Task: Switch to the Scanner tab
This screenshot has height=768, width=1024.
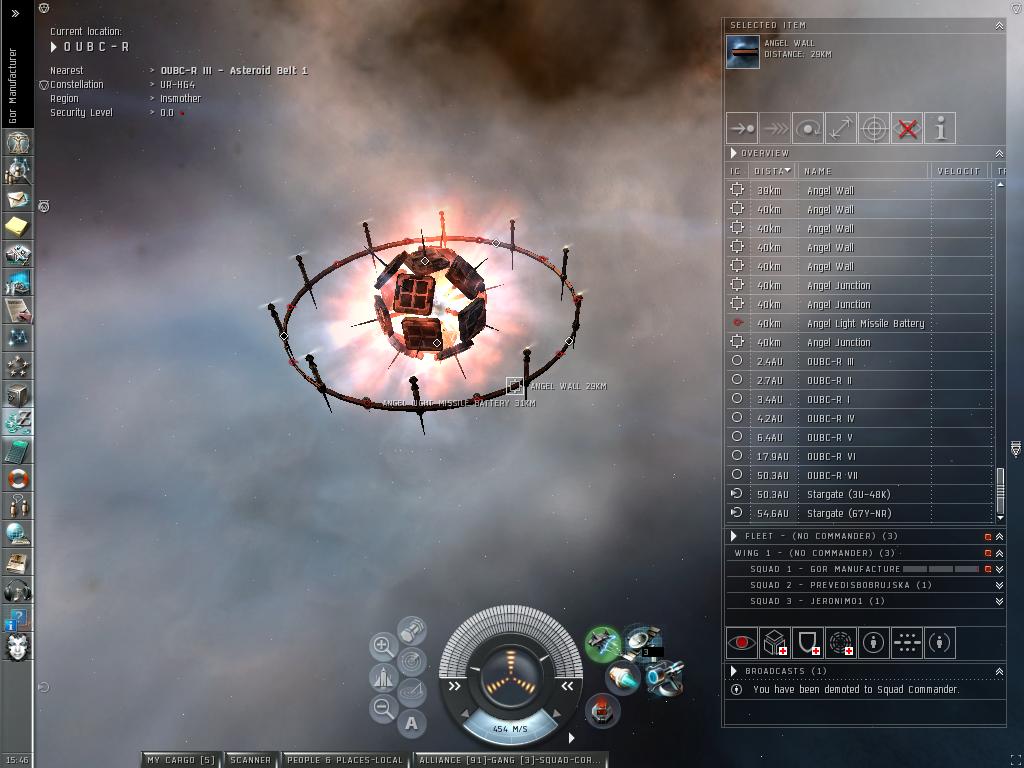Action: click(250, 760)
